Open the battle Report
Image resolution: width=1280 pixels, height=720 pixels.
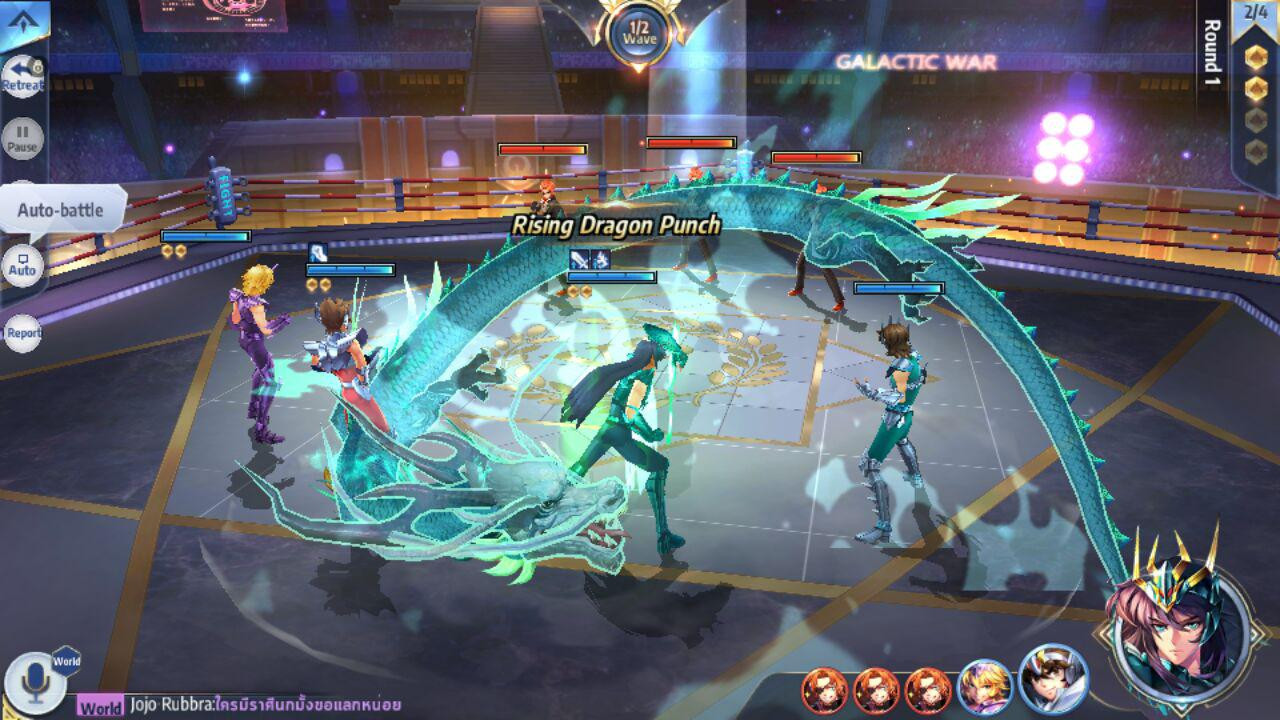pos(22,333)
